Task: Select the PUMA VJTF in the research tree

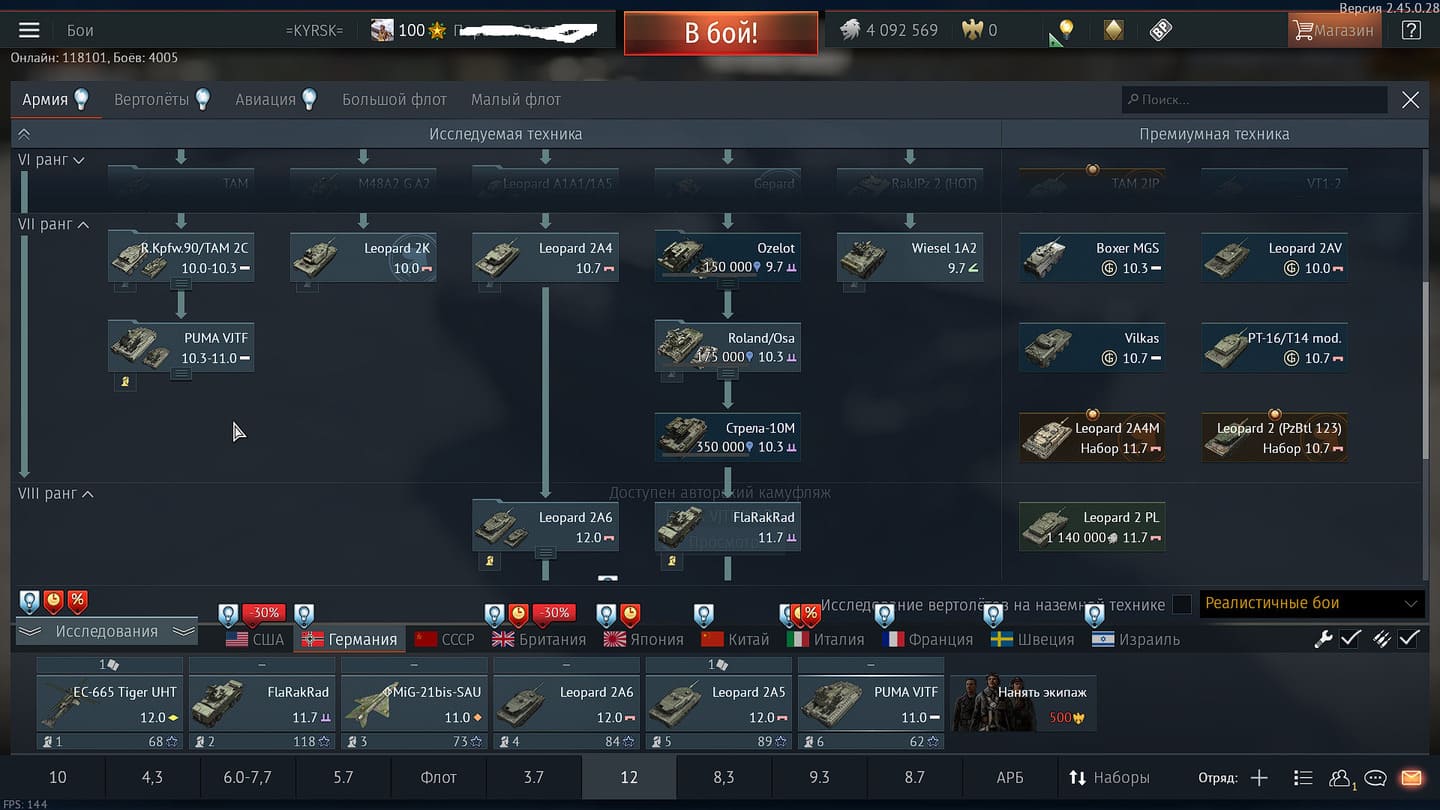Action: click(181, 348)
